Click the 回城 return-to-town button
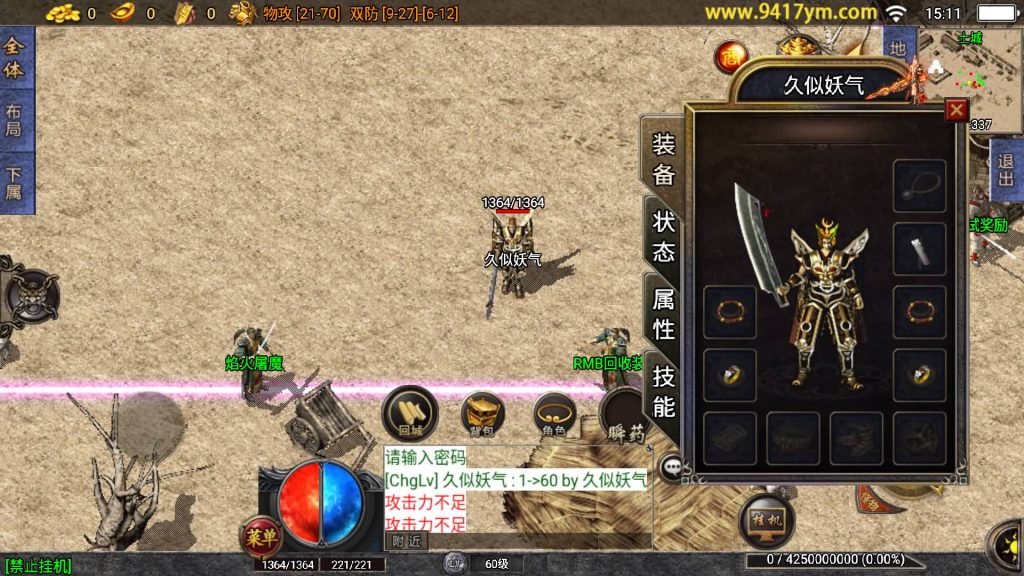The width and height of the screenshot is (1024, 576). 410,412
